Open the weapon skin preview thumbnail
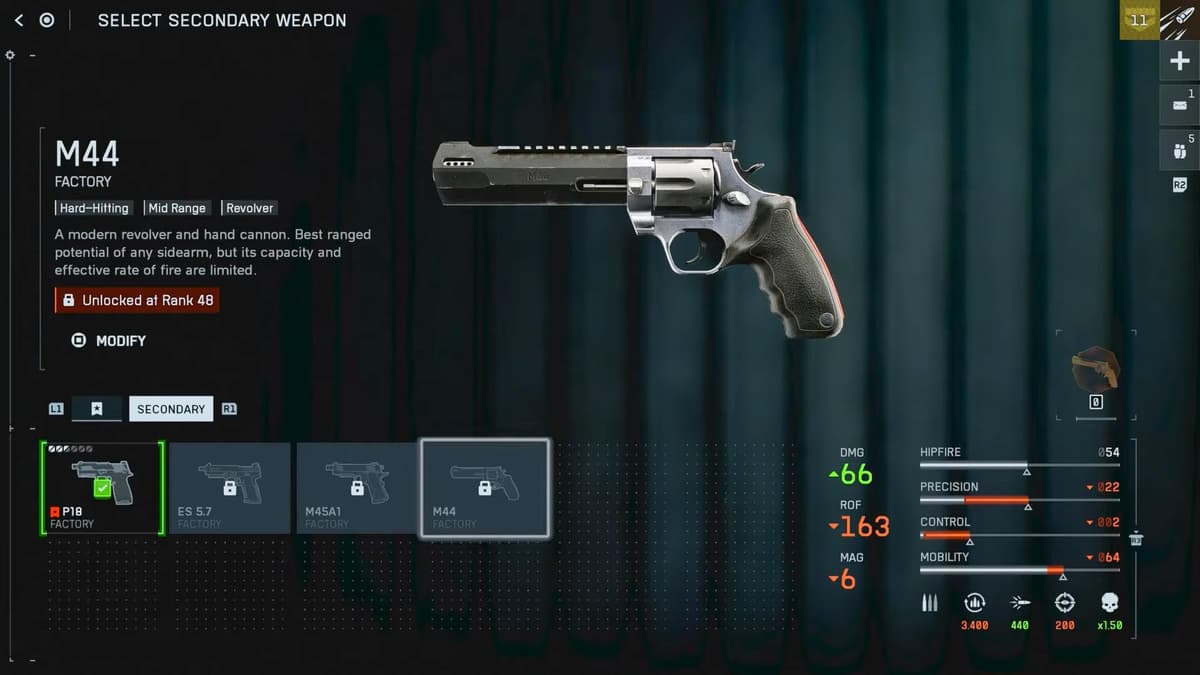Screen dimensions: 1200x675 click(1095, 370)
